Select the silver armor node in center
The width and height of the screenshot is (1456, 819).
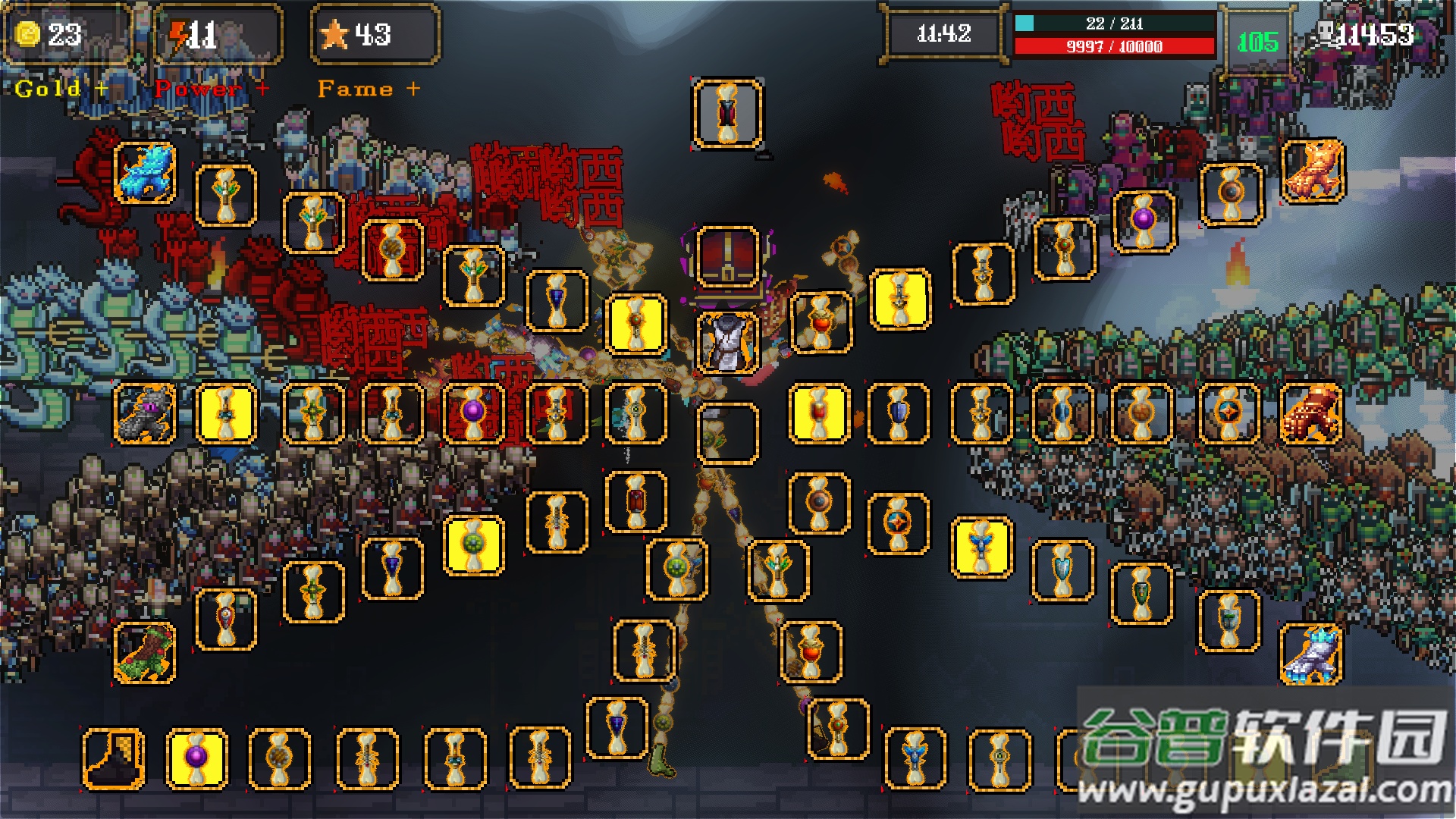pos(727,343)
